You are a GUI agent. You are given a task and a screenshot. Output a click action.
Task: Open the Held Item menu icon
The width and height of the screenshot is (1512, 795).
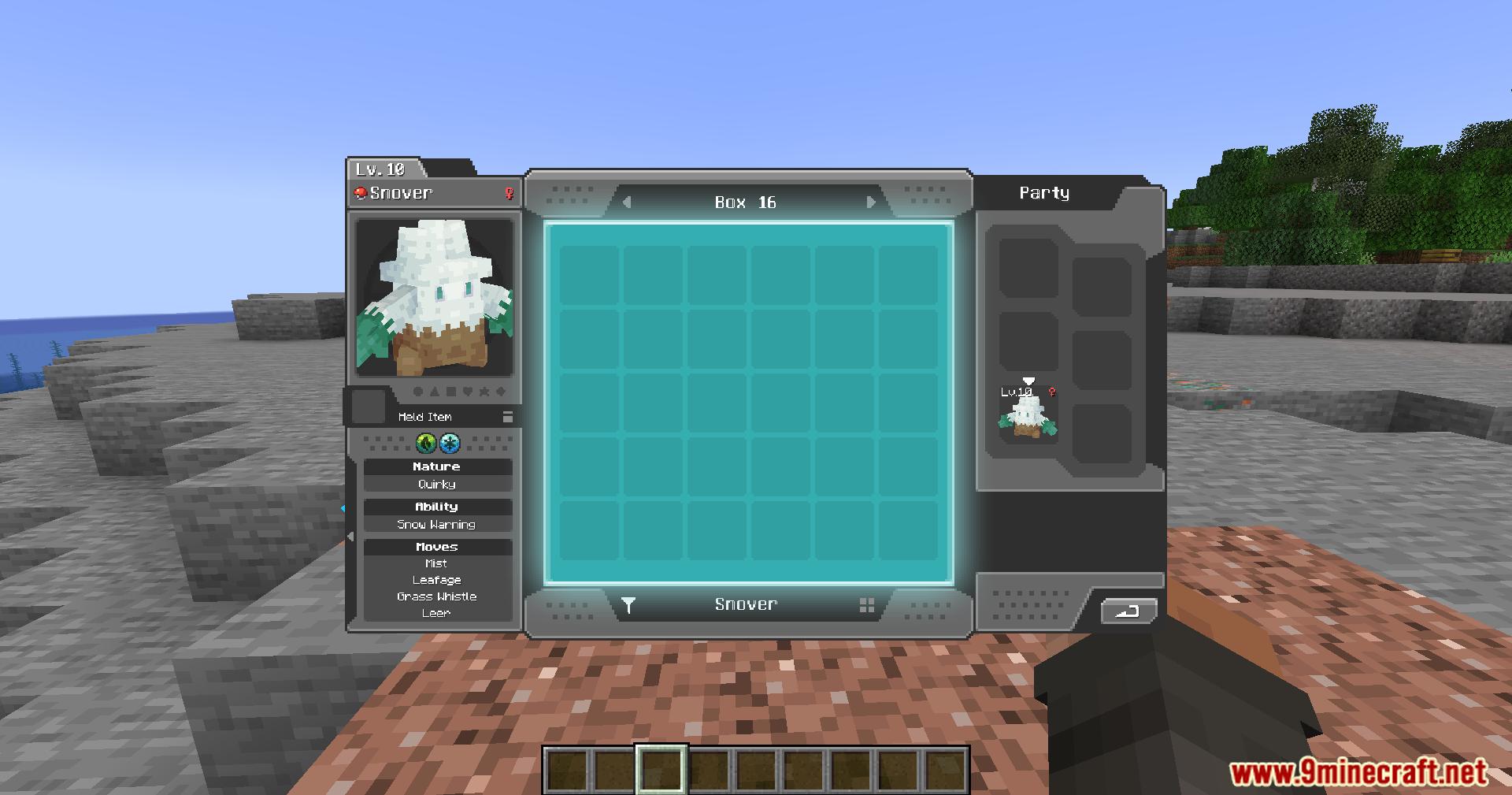[x=508, y=417]
